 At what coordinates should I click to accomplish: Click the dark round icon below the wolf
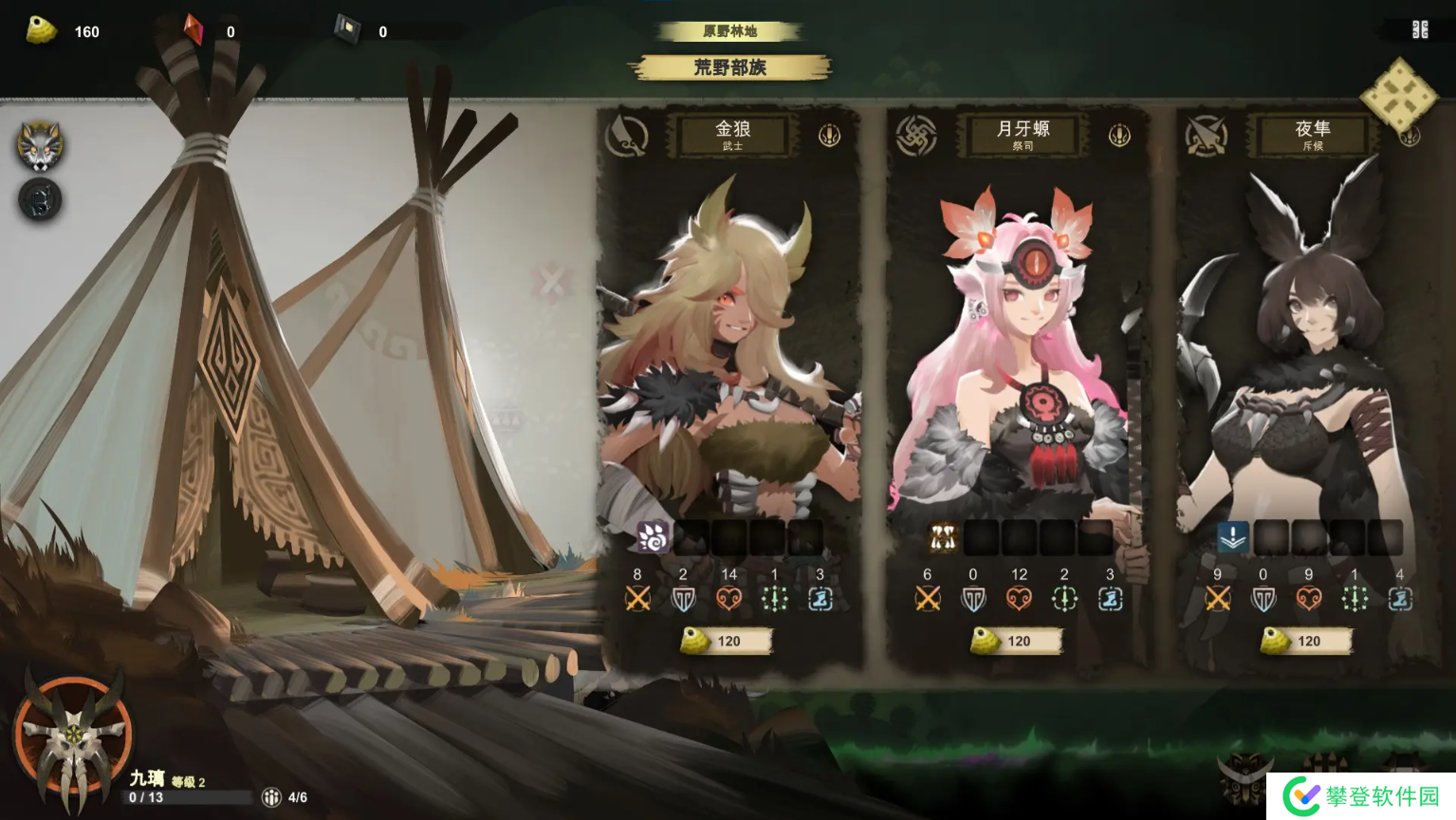point(40,200)
